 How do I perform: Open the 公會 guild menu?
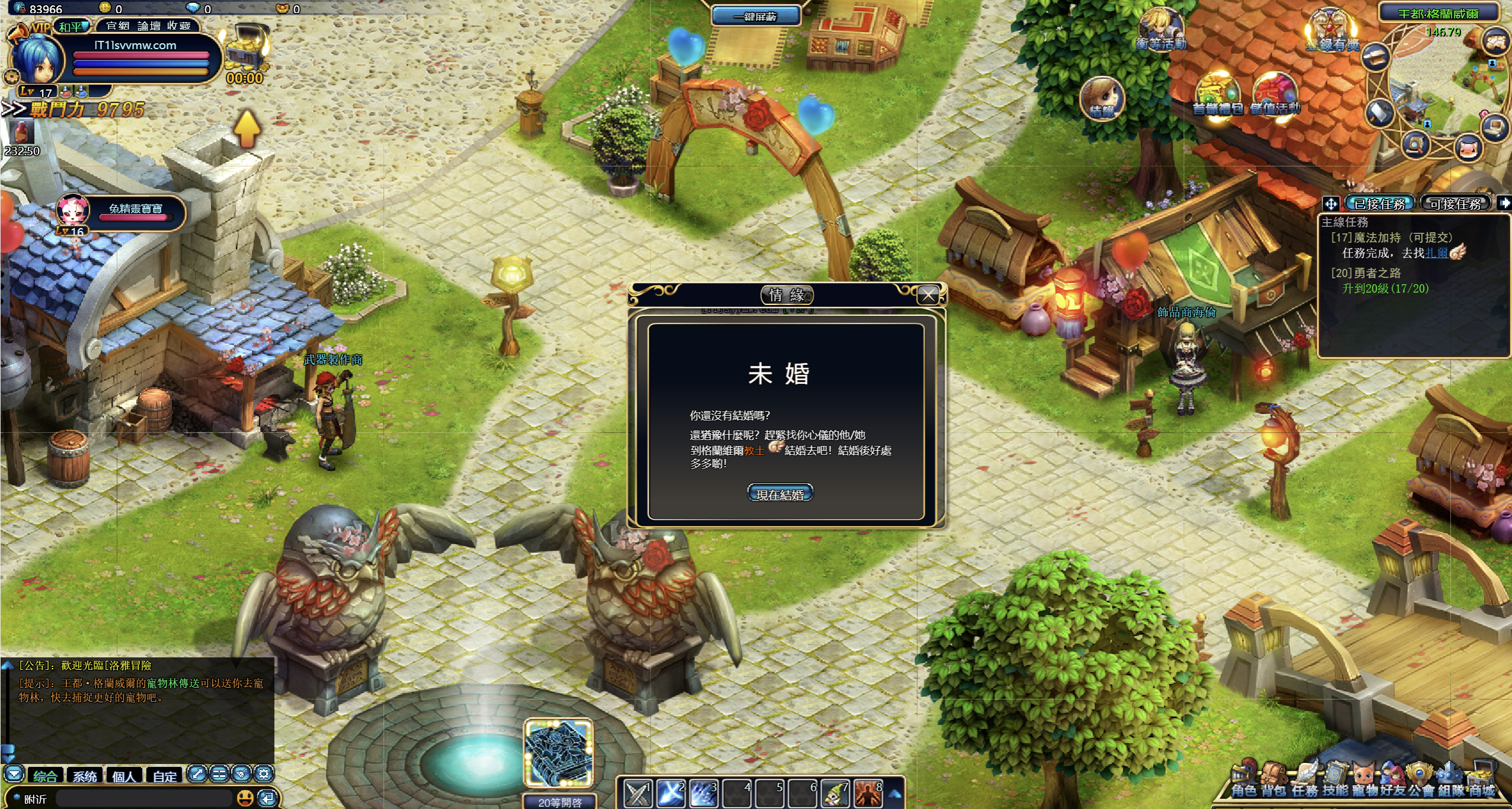(1421, 780)
